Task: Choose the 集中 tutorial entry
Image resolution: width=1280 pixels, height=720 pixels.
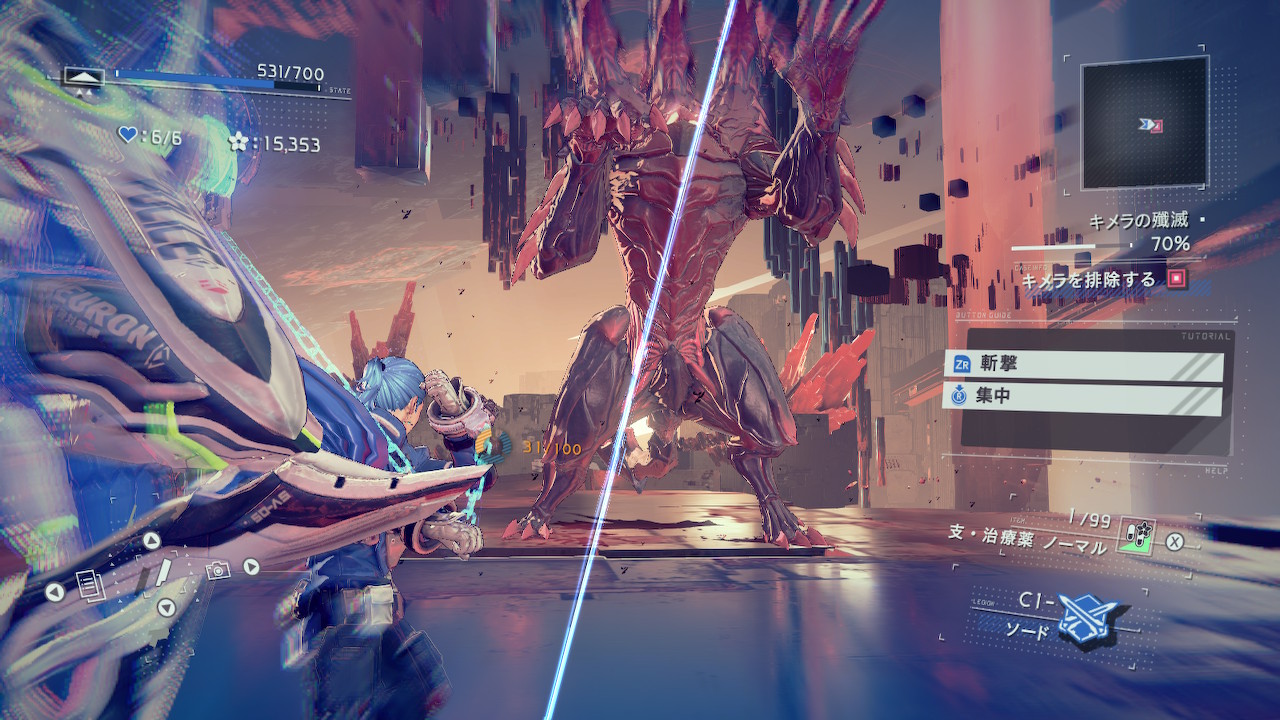Action: (x=1083, y=398)
